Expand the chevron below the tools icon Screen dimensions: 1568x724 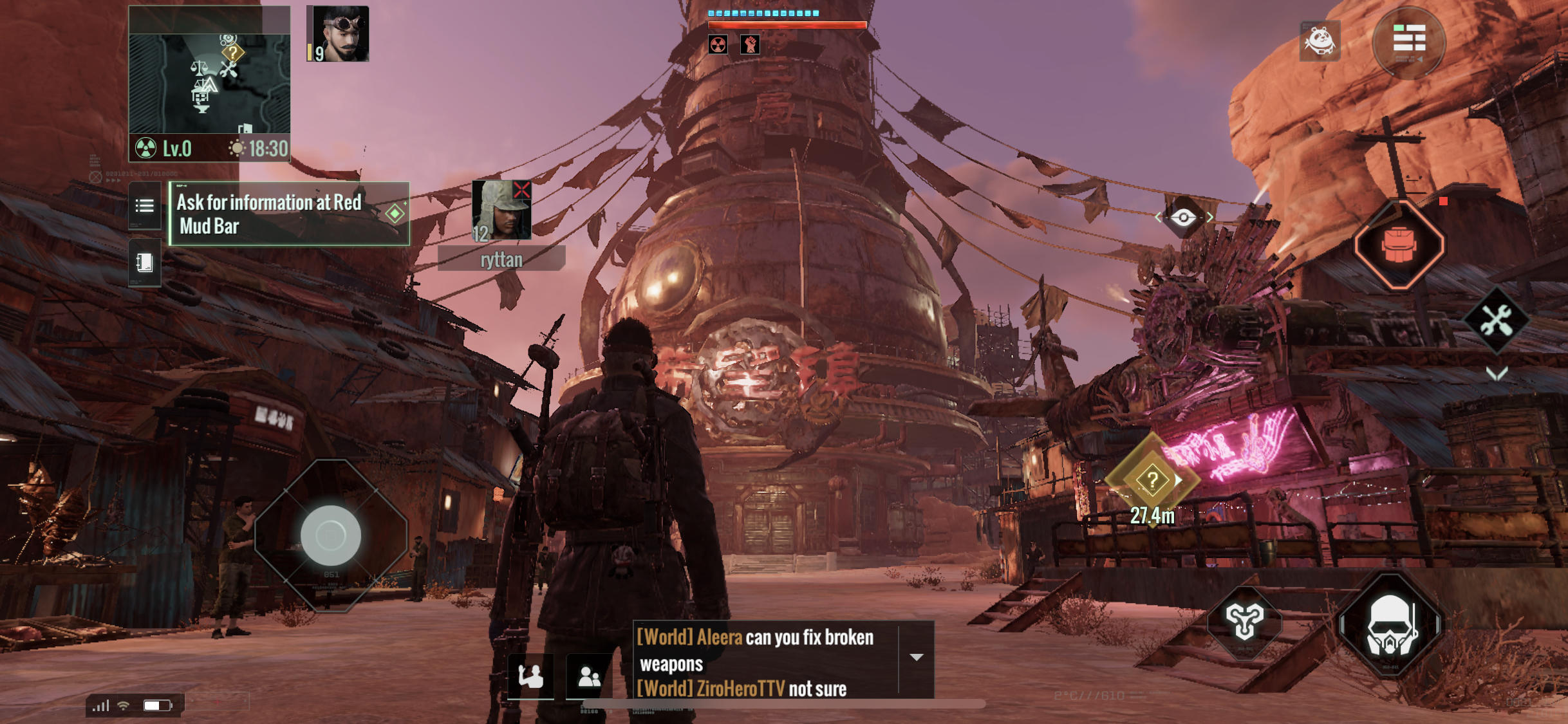coord(1497,373)
